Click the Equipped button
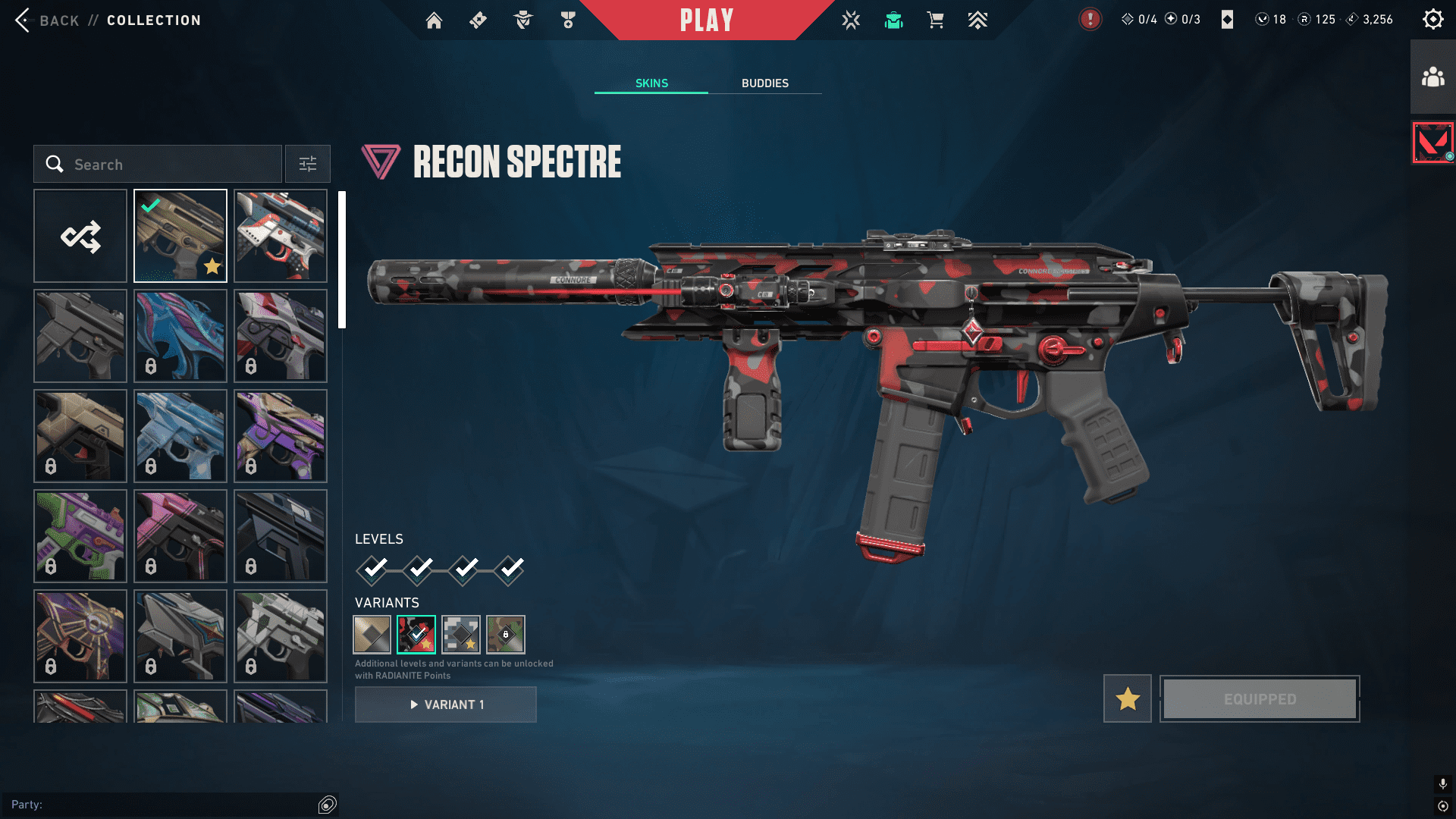The image size is (1456, 819). pos(1260,698)
